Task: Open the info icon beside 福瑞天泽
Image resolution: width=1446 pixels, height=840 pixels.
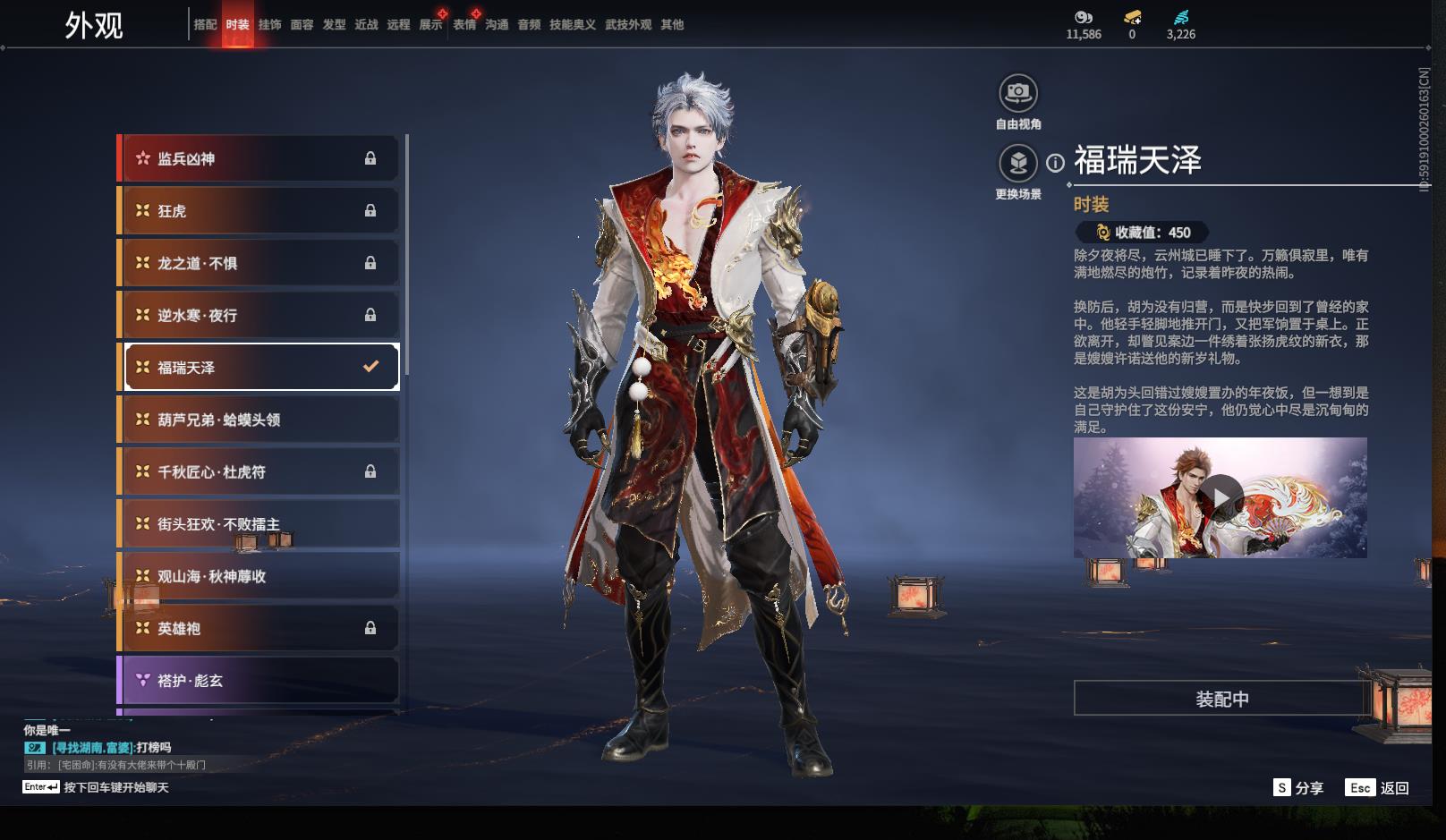Action: pyautogui.click(x=1056, y=163)
